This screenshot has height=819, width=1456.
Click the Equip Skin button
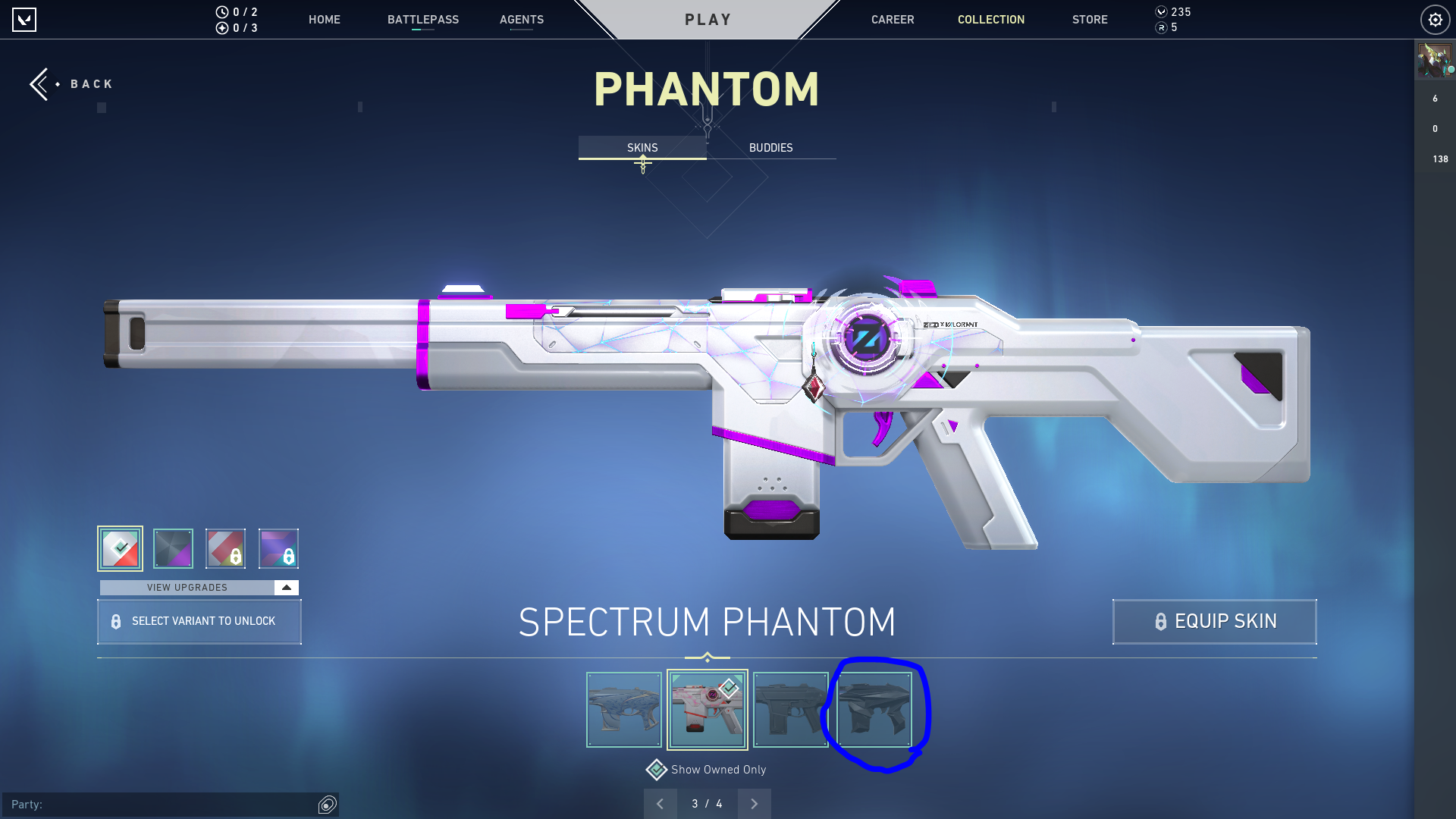point(1213,621)
